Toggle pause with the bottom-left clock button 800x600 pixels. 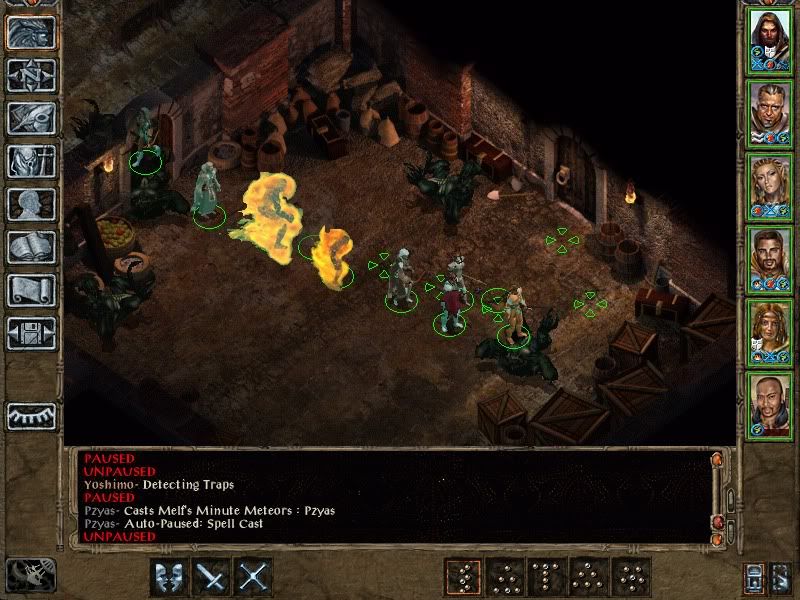click(31, 573)
